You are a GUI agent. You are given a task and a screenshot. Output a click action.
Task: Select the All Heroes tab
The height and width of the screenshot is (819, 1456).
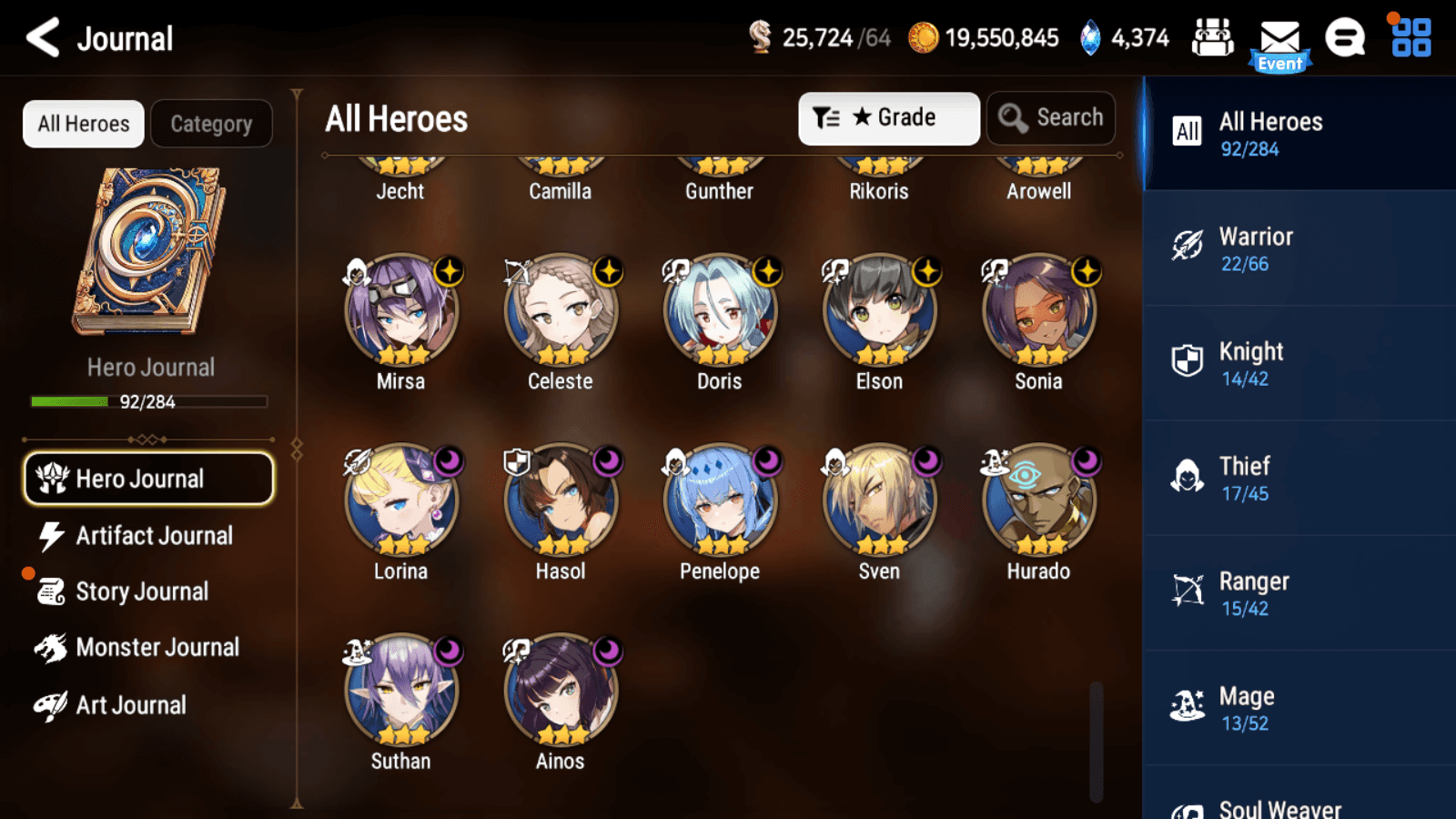click(84, 124)
